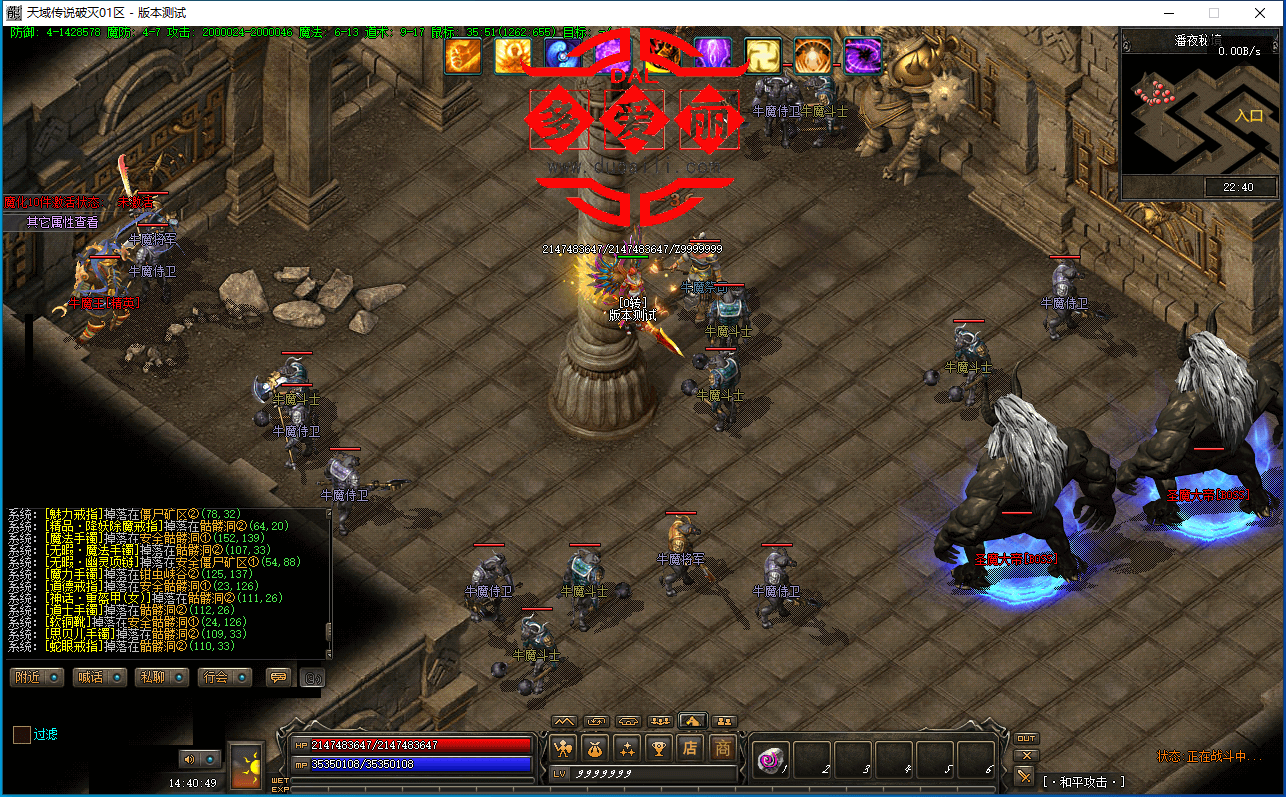The image size is (1286, 797).
Task: Open the trophy ranking icon
Action: click(658, 747)
